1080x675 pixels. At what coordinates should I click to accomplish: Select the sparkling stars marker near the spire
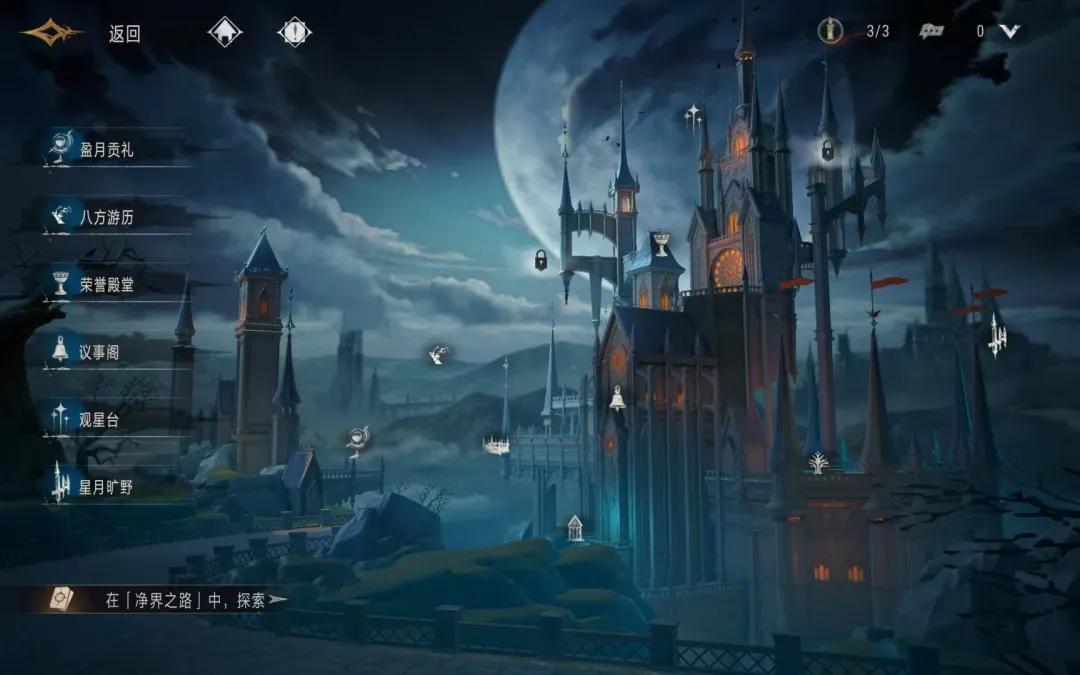coord(692,115)
